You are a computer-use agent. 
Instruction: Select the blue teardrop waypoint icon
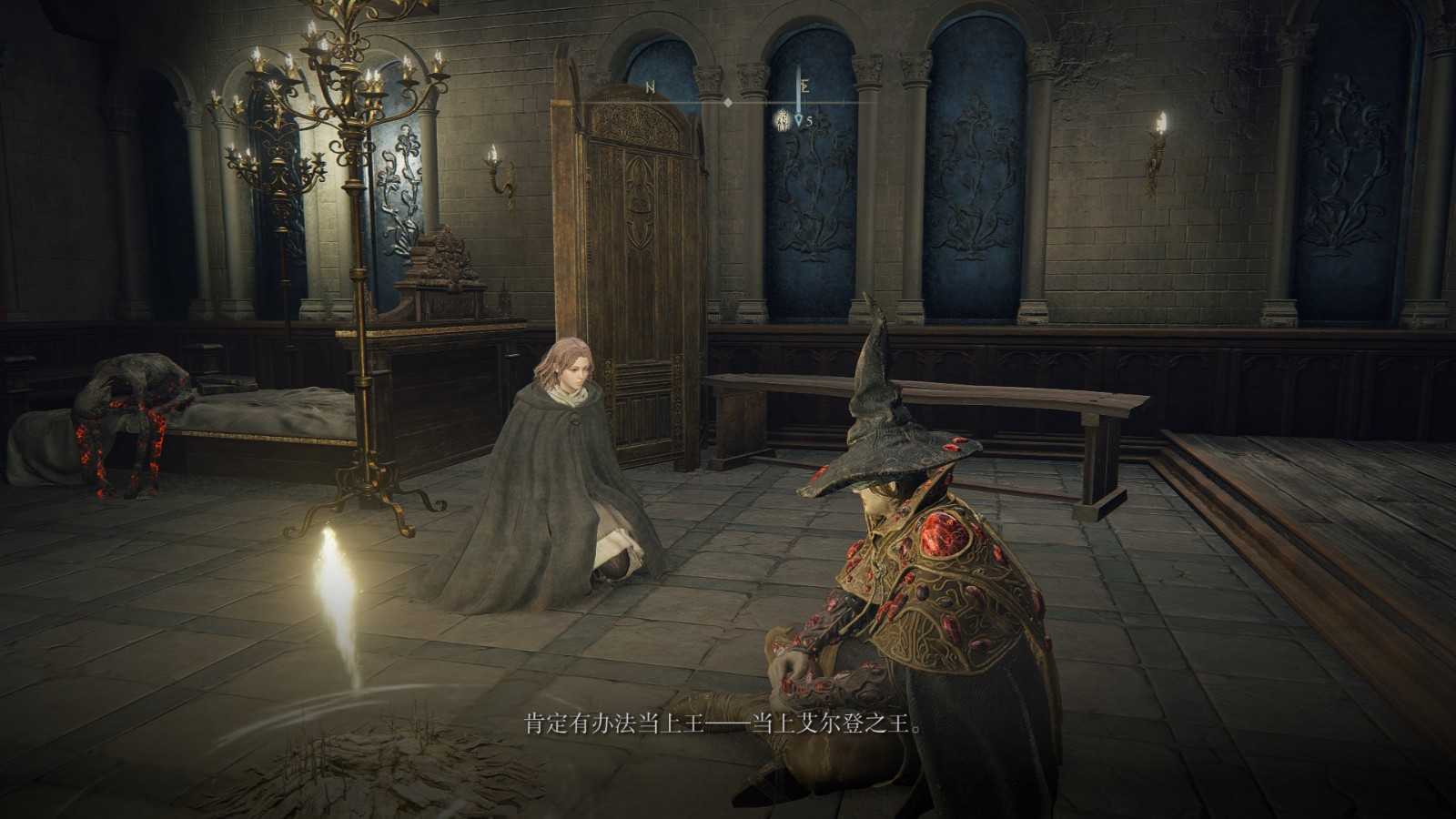click(x=800, y=119)
